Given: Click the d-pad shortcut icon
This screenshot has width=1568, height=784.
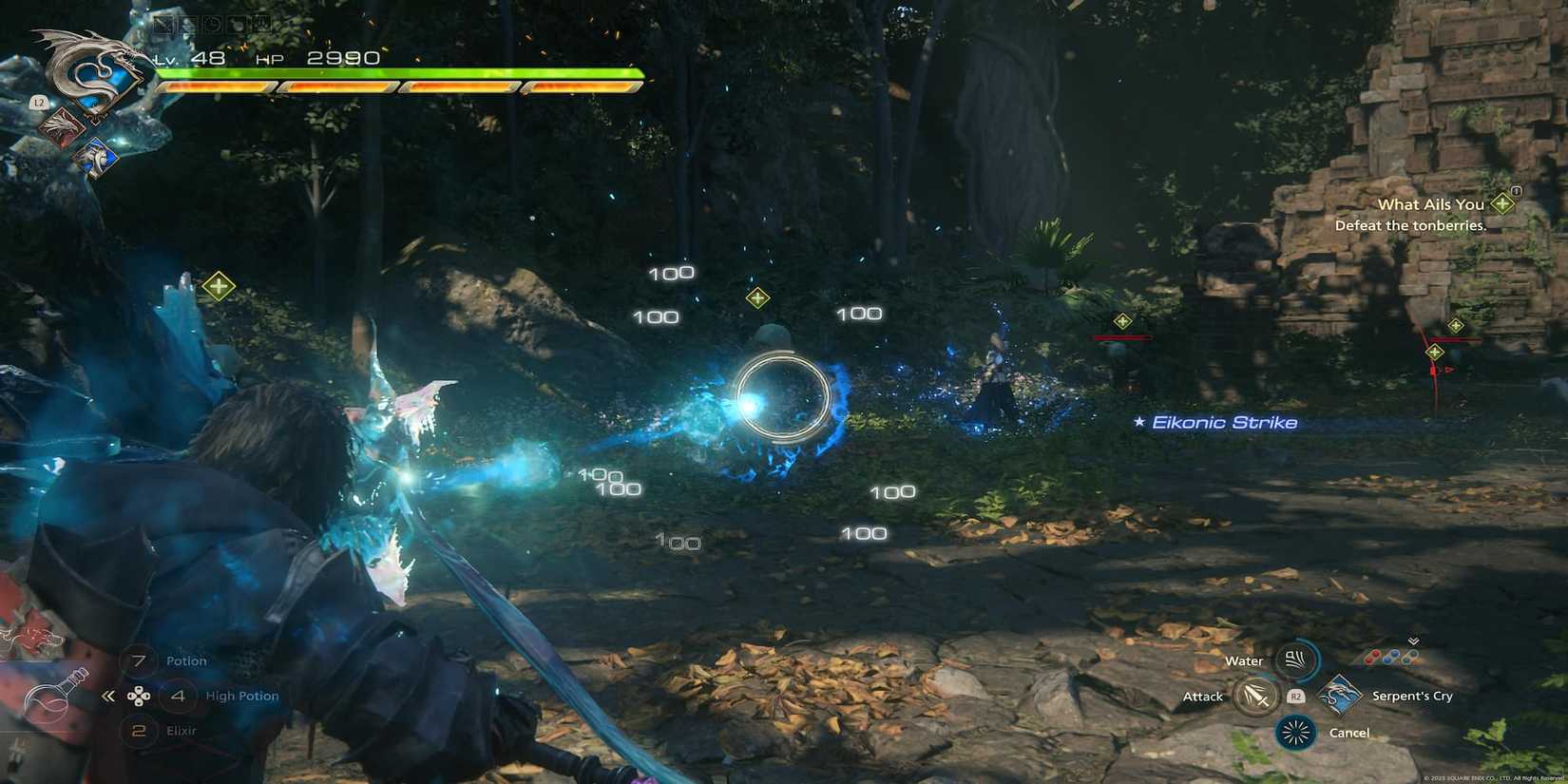Looking at the screenshot, I should coord(140,696).
